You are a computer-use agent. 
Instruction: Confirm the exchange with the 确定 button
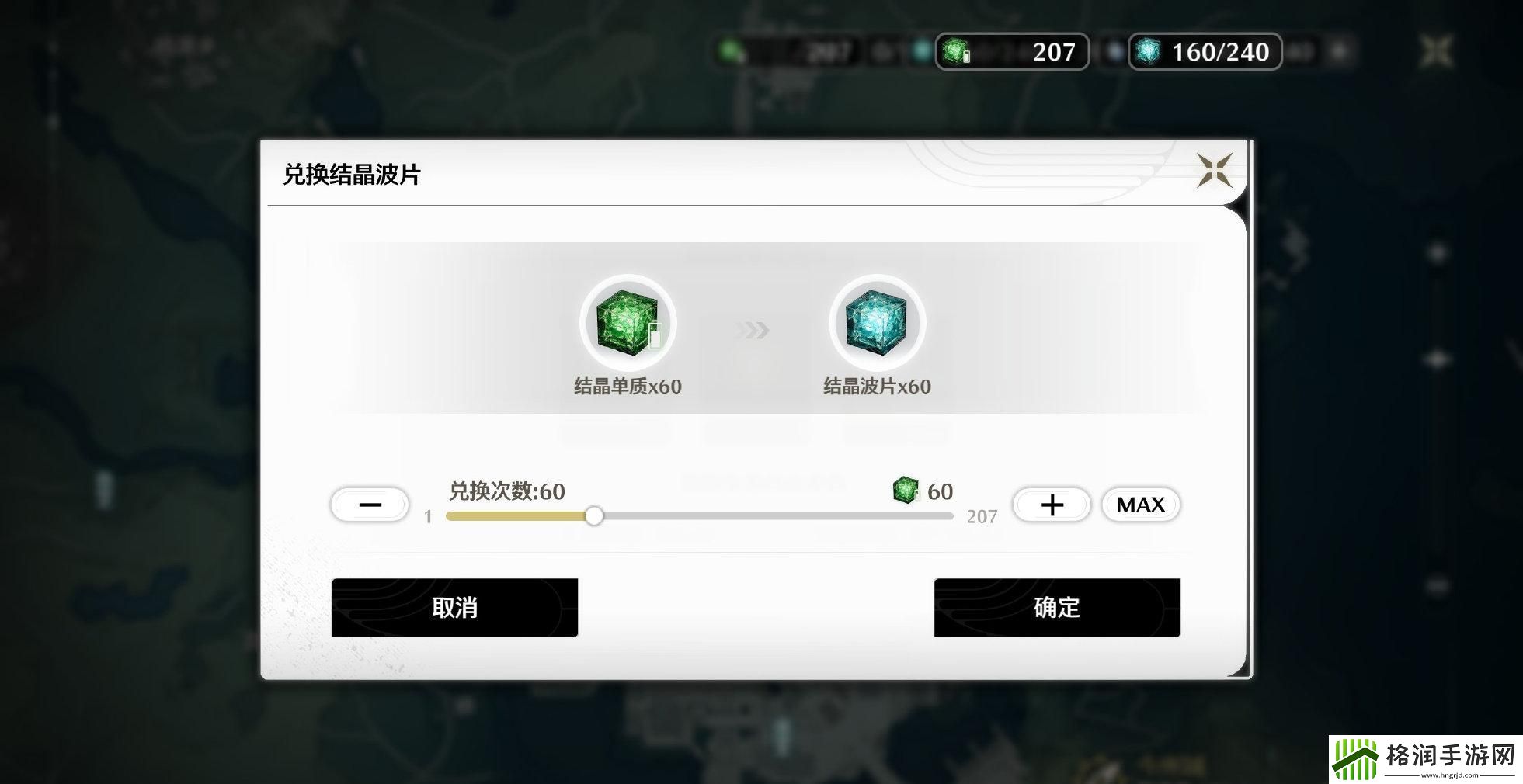coord(1057,609)
